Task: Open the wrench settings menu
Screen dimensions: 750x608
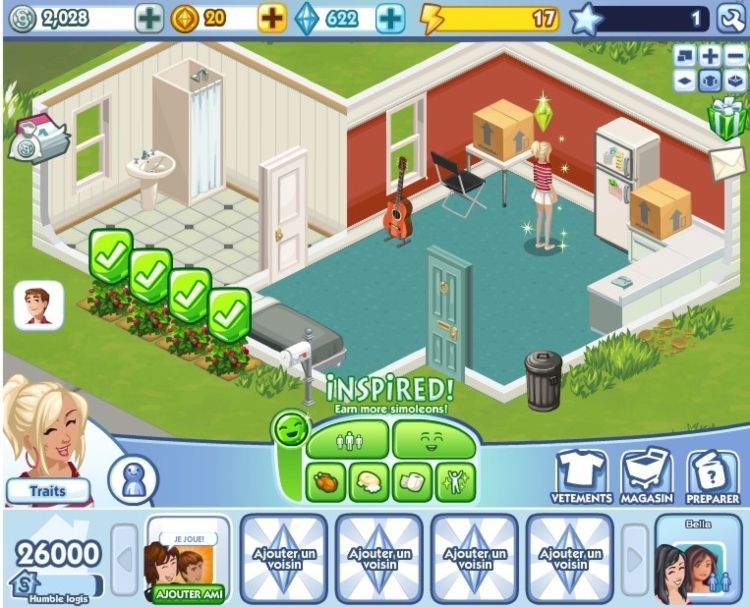Action: [x=728, y=18]
